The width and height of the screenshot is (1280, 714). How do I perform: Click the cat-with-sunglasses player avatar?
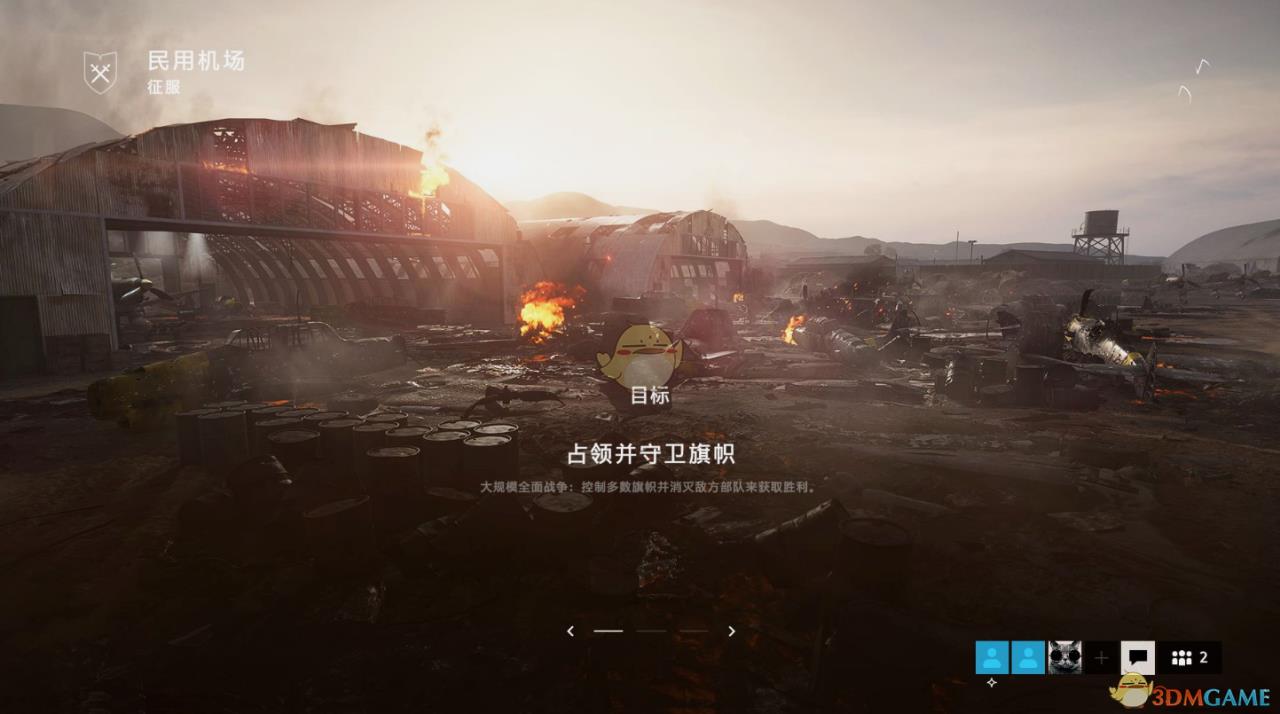pos(1064,657)
